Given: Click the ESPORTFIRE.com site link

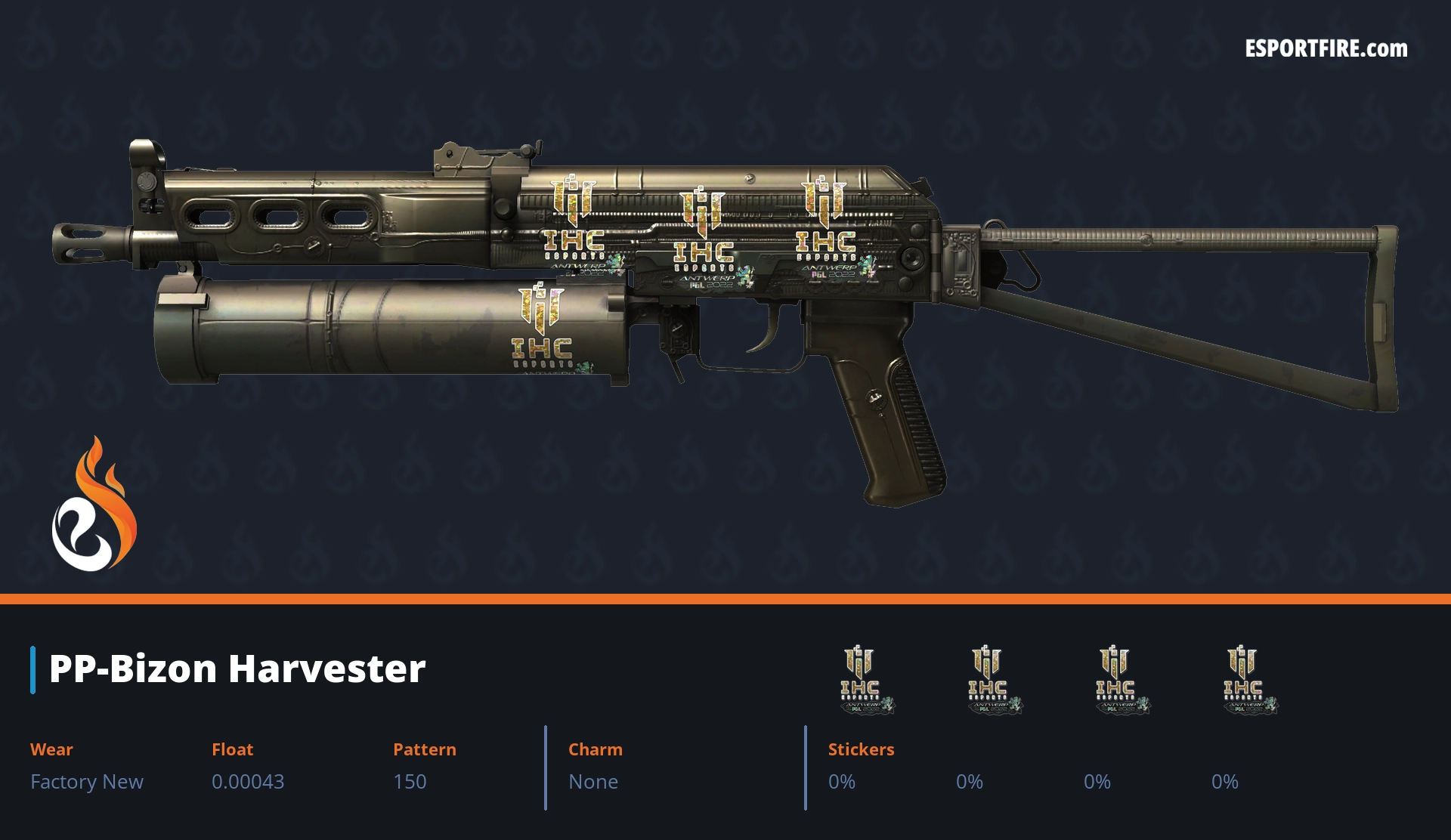Looking at the screenshot, I should (x=1326, y=49).
